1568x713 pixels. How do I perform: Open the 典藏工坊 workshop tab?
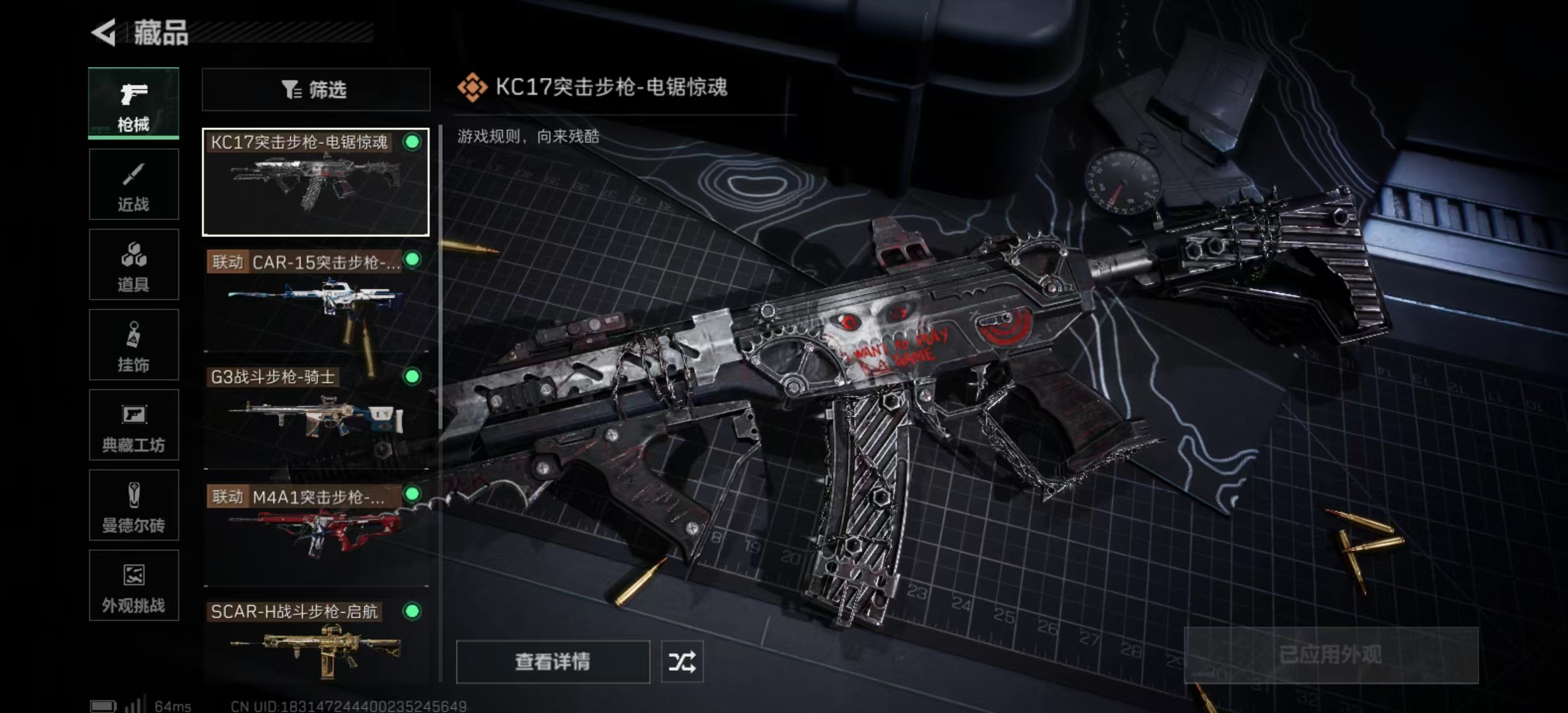[133, 425]
